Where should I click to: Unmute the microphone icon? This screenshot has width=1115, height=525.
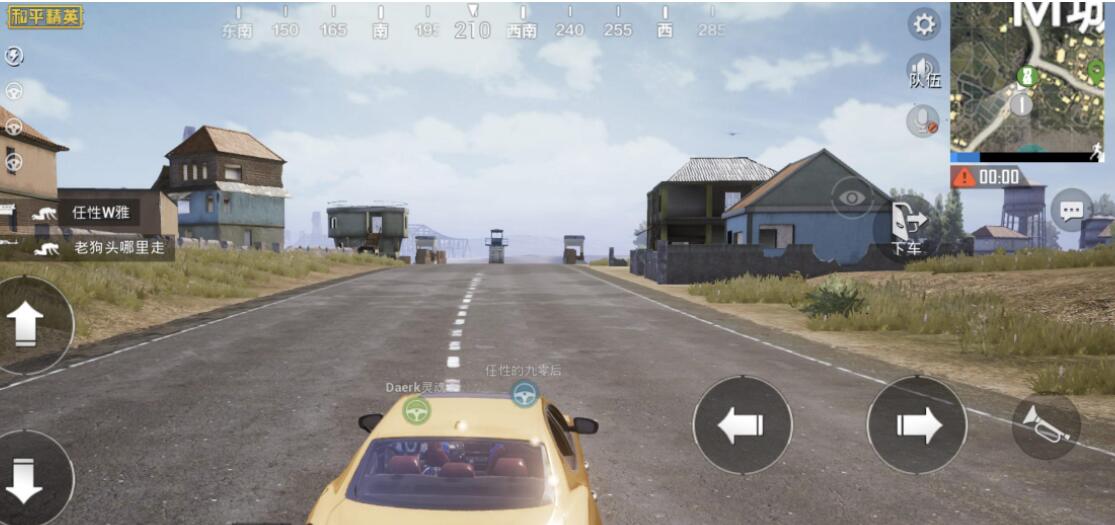tap(922, 121)
